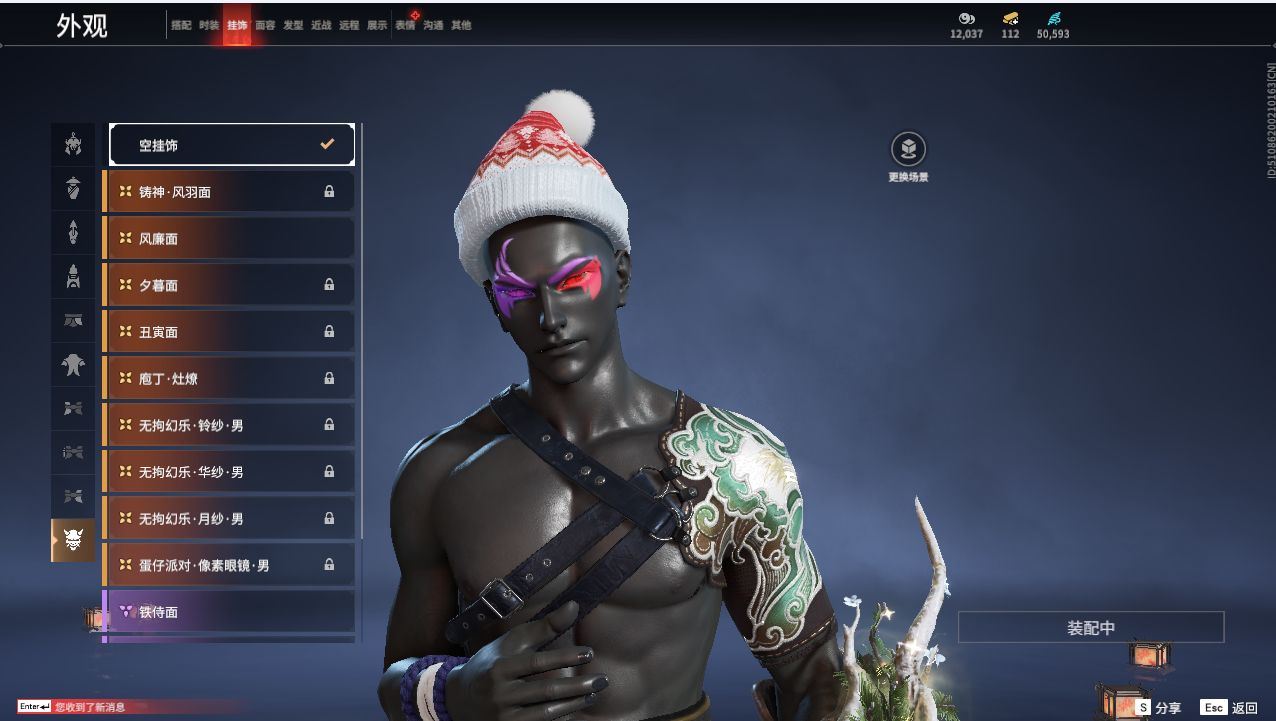Pick the 夕暮面 mask from the list
The width and height of the screenshot is (1276, 721).
229,285
